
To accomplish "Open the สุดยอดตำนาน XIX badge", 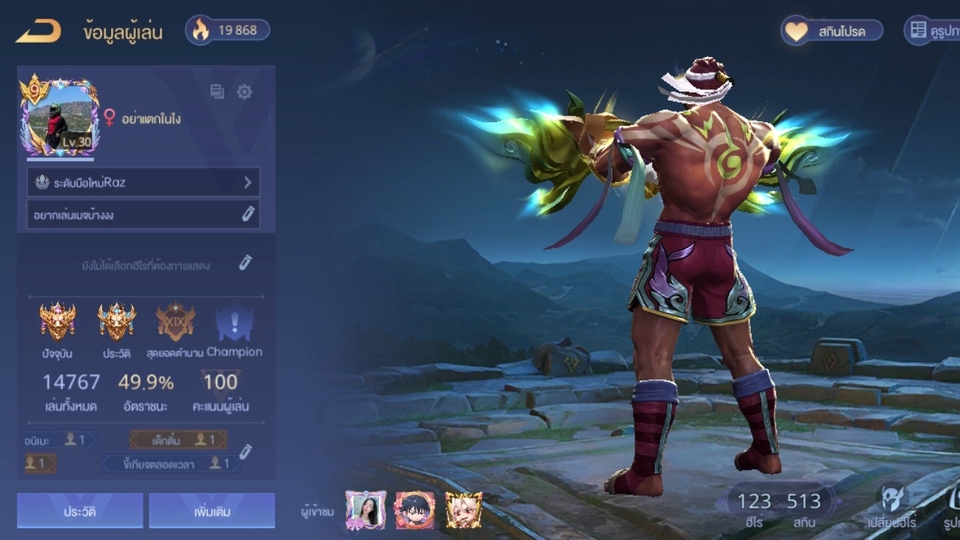I will pyautogui.click(x=175, y=323).
